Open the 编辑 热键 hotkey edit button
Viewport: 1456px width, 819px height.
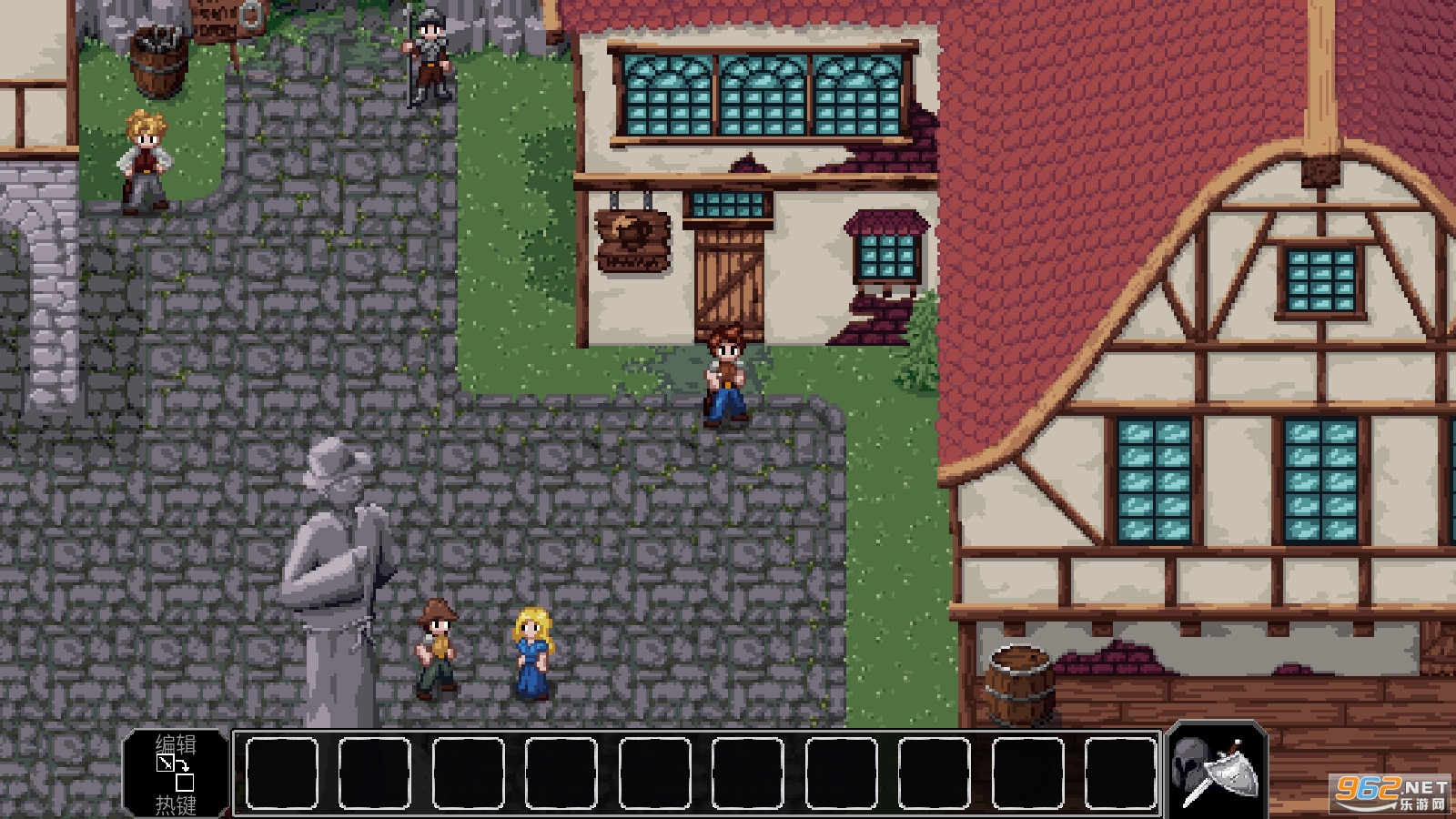pos(176,773)
